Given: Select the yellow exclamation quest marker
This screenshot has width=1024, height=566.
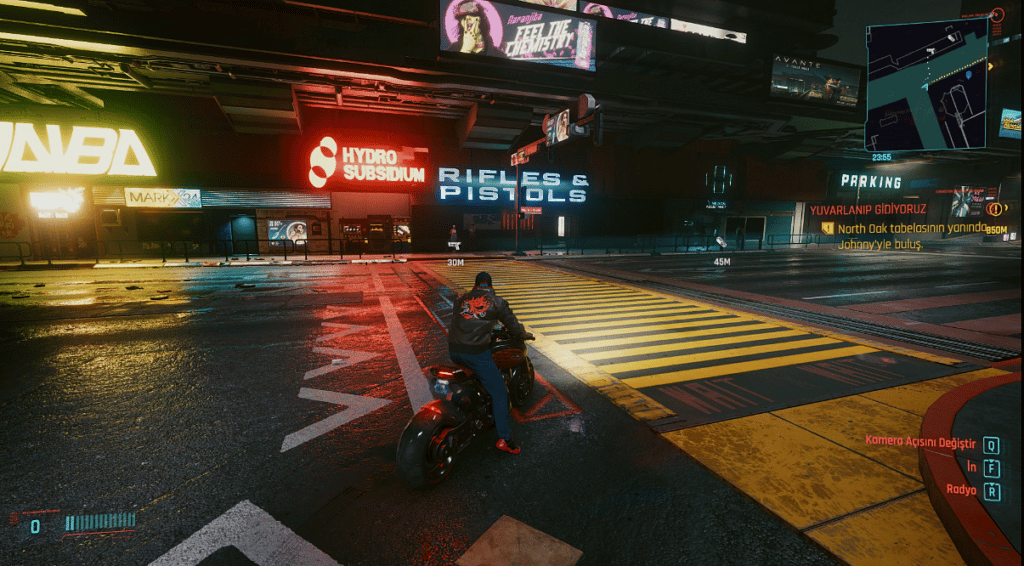Looking at the screenshot, I should click(994, 209).
